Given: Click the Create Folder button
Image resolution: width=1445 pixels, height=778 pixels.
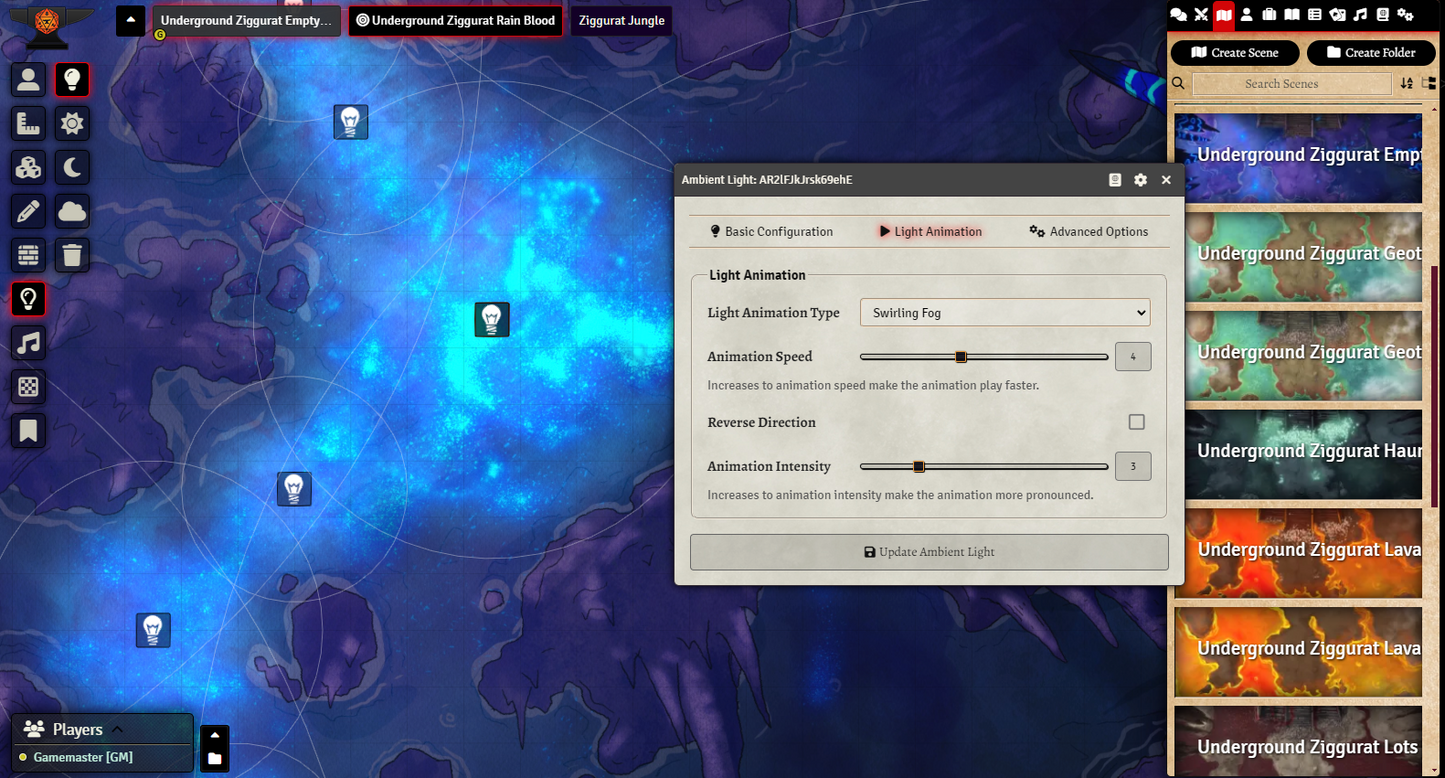Looking at the screenshot, I should coord(1371,53).
